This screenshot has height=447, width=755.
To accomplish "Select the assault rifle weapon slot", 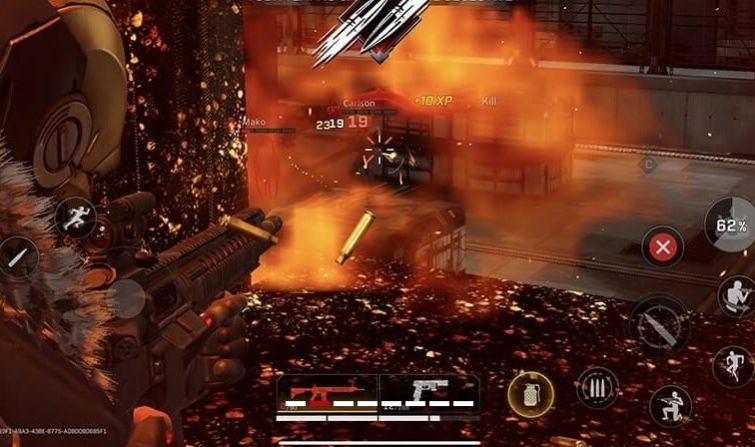I will 326,393.
